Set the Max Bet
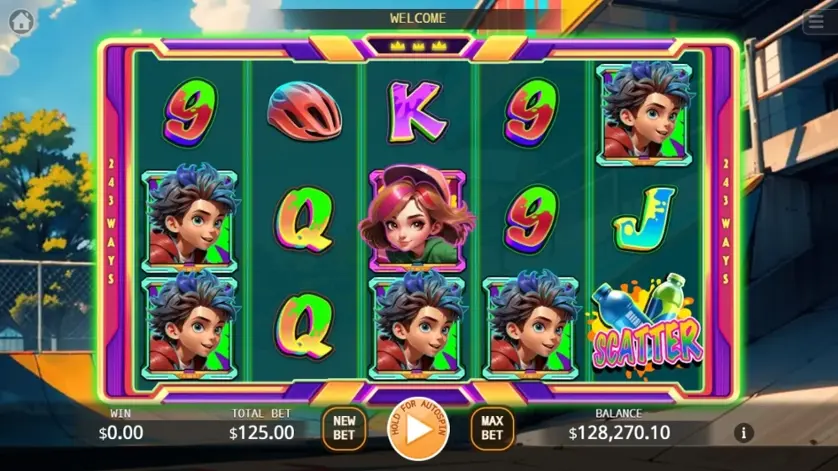The width and height of the screenshot is (838, 471). pos(492,428)
